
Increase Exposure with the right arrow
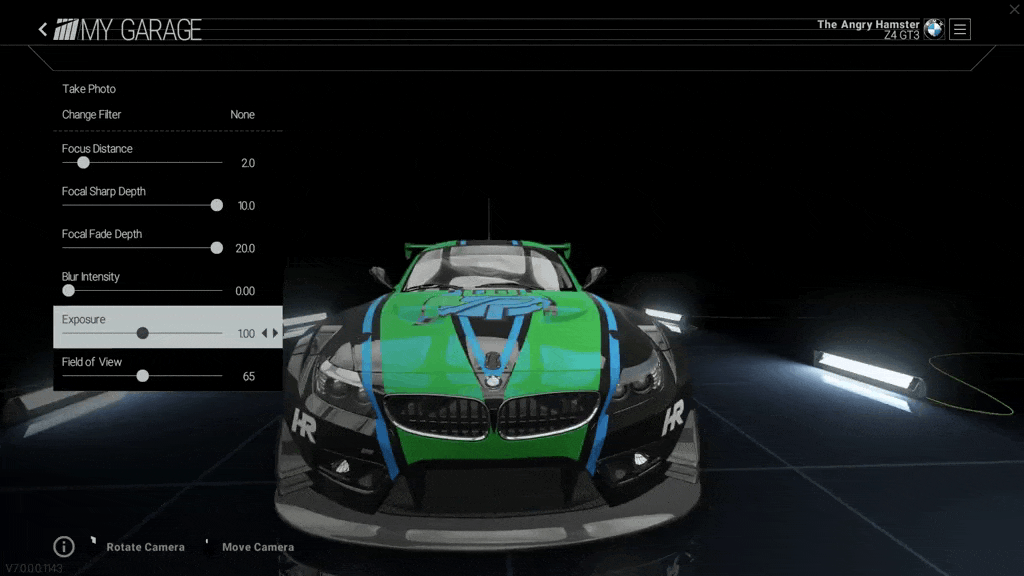pos(276,333)
